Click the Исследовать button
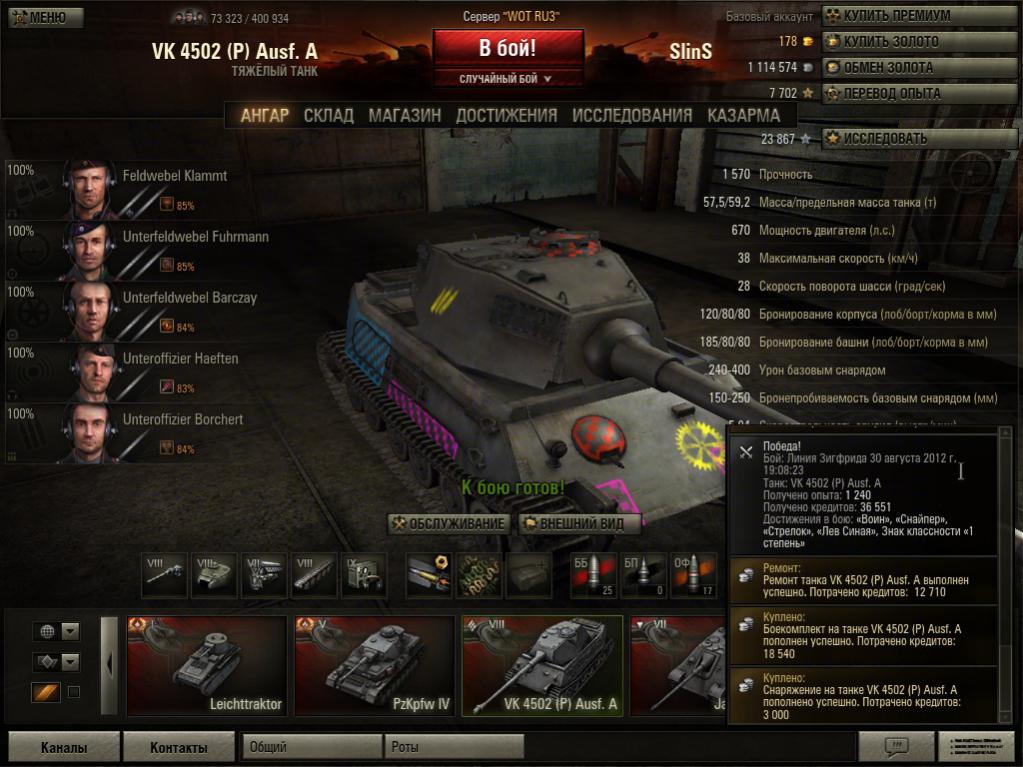 884,139
